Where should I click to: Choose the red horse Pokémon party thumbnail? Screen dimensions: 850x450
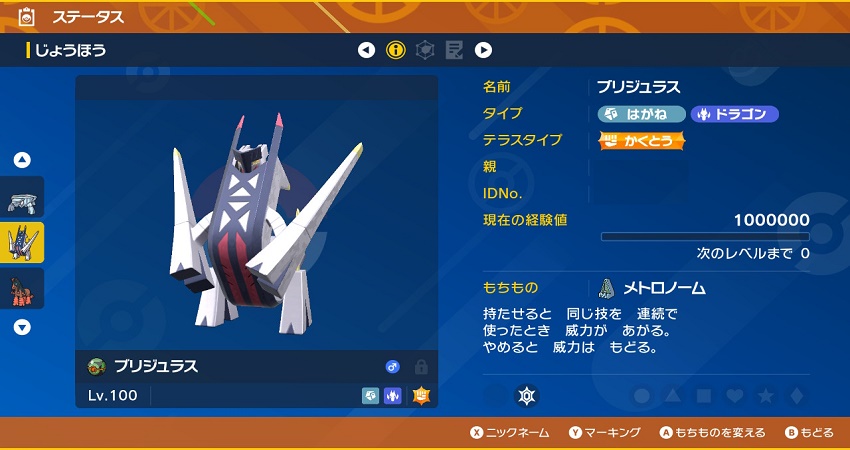[22, 289]
